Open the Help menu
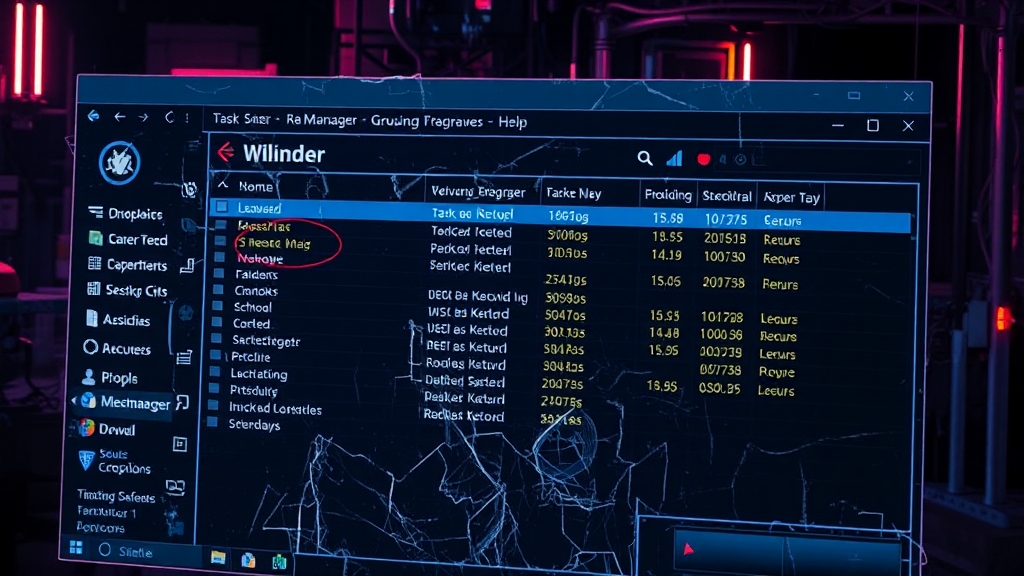This screenshot has width=1024, height=576. pyautogui.click(x=513, y=121)
